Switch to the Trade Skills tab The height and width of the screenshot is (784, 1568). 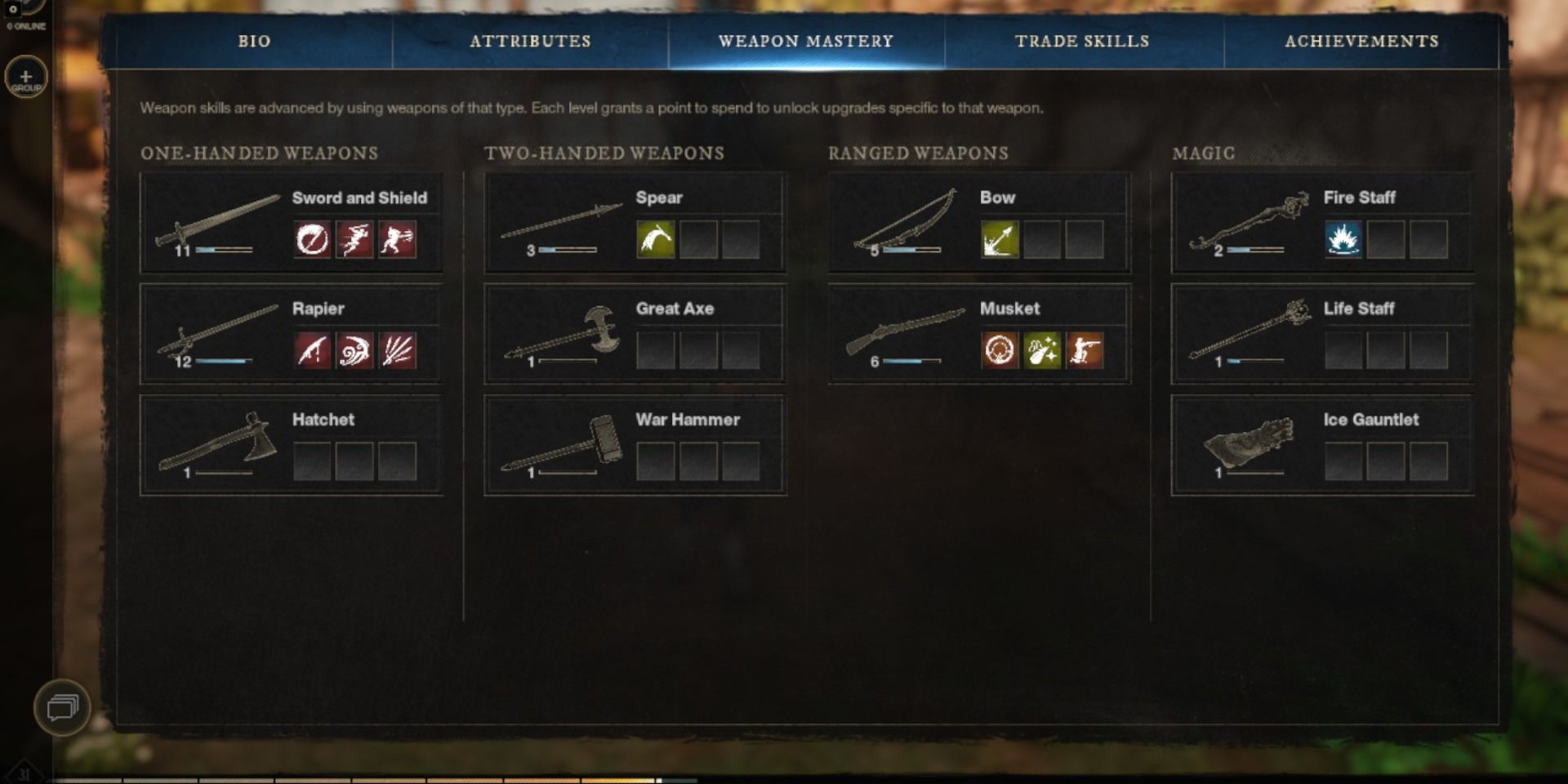[x=1082, y=41]
